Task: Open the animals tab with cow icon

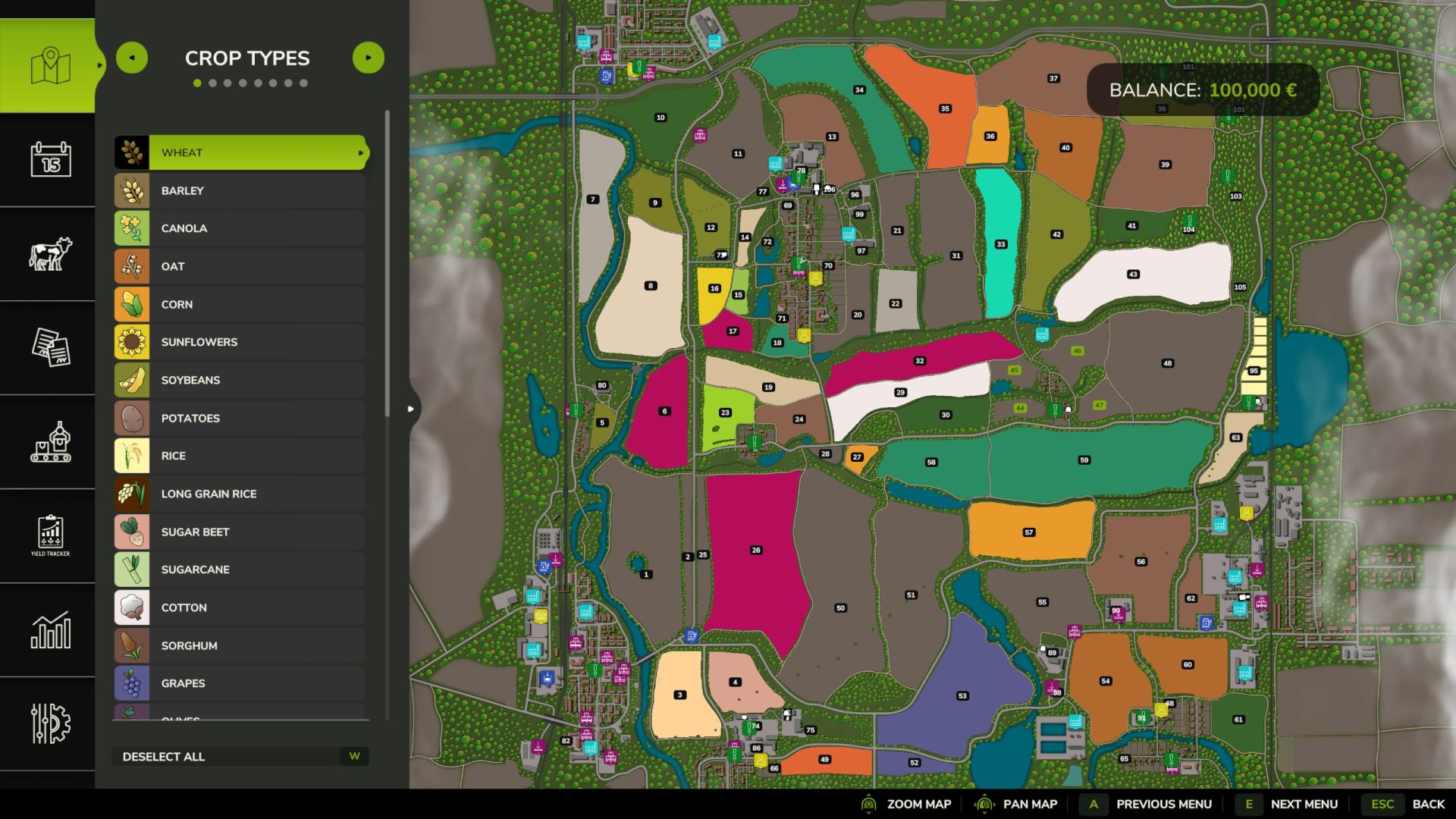Action: click(x=50, y=253)
